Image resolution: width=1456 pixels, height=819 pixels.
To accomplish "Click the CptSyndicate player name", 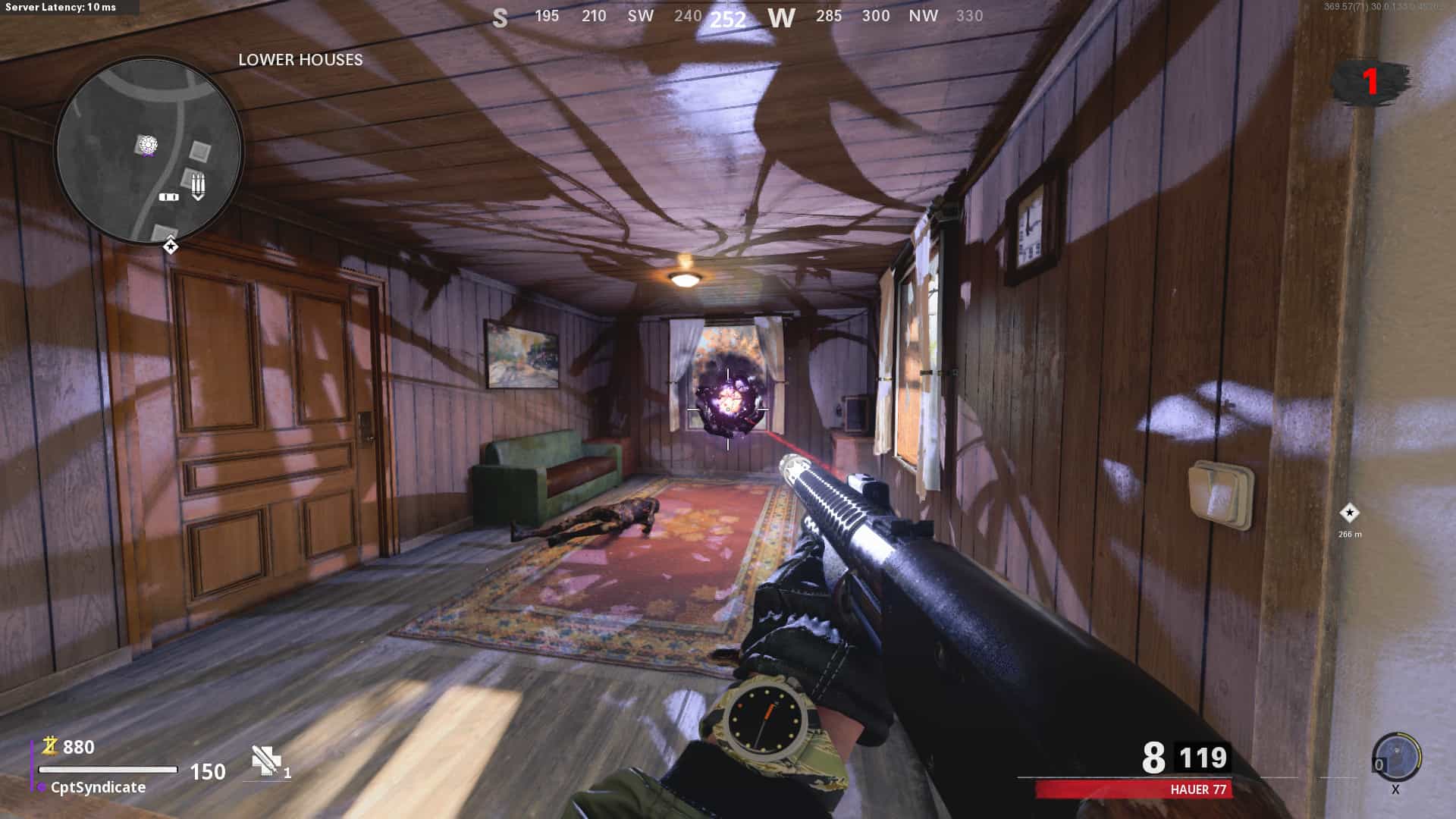I will 98,787.
